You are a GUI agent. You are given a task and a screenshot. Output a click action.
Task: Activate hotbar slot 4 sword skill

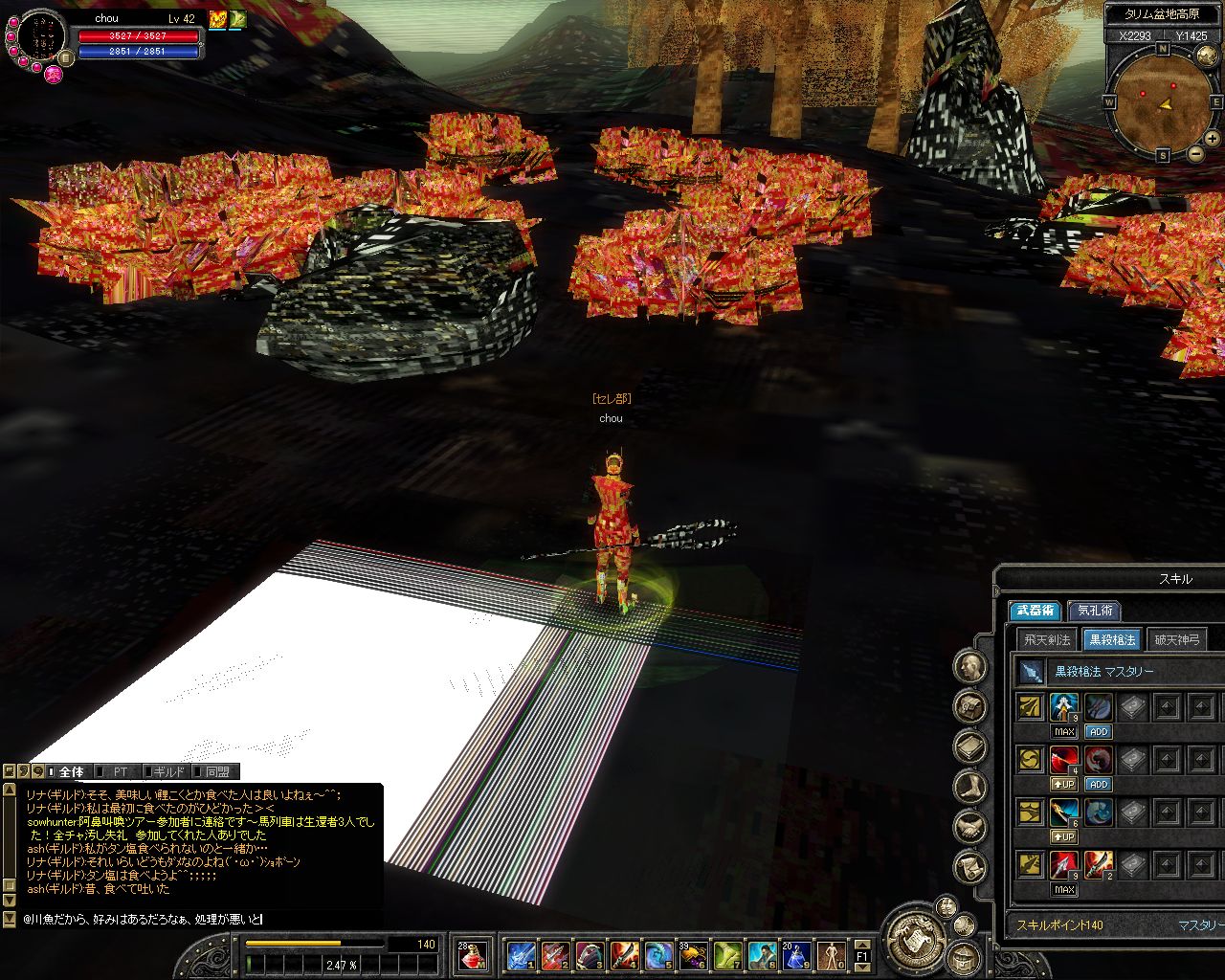624,954
